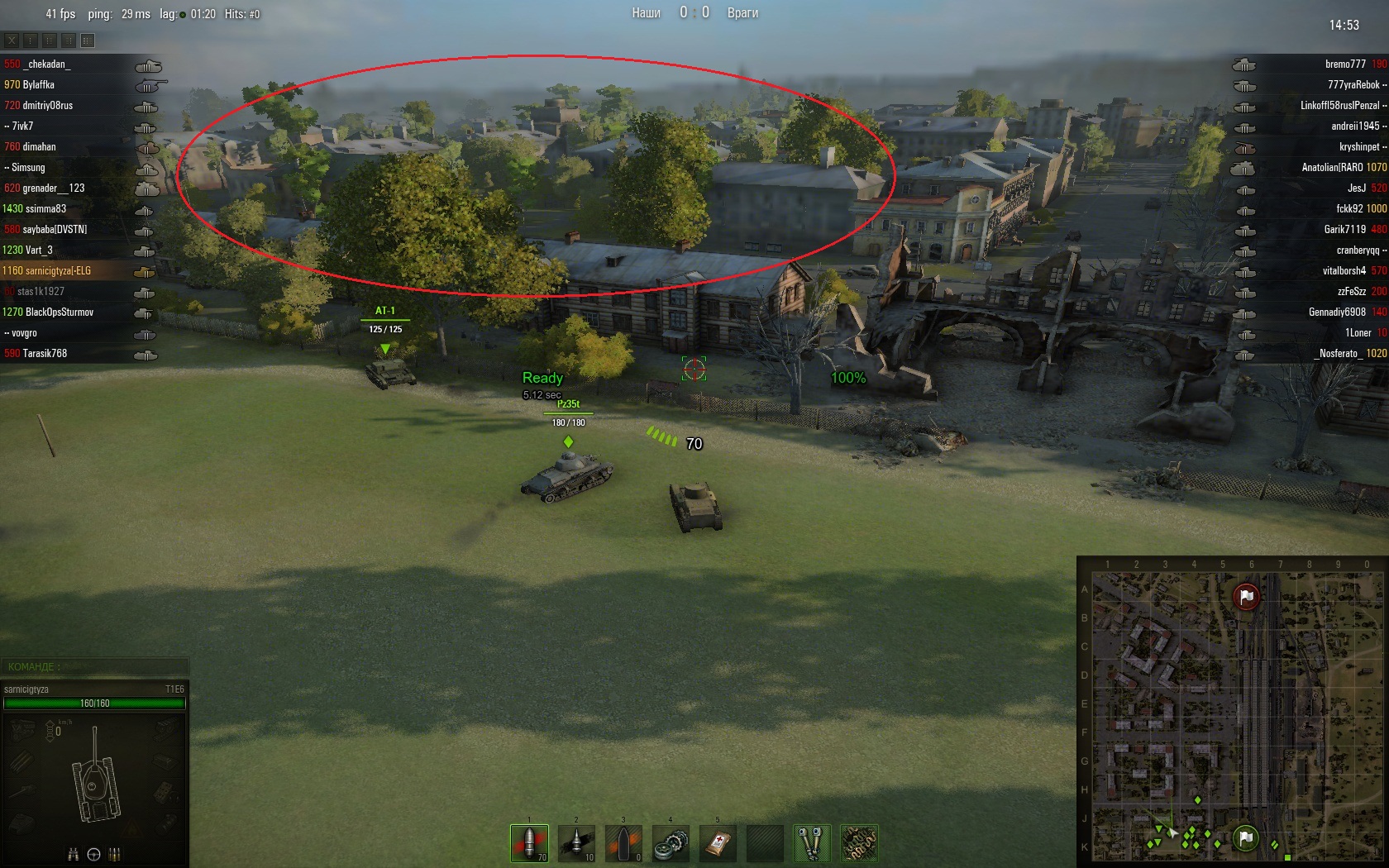Select enemy player bremo777 in the list
The width and height of the screenshot is (1389, 868).
click(1344, 64)
